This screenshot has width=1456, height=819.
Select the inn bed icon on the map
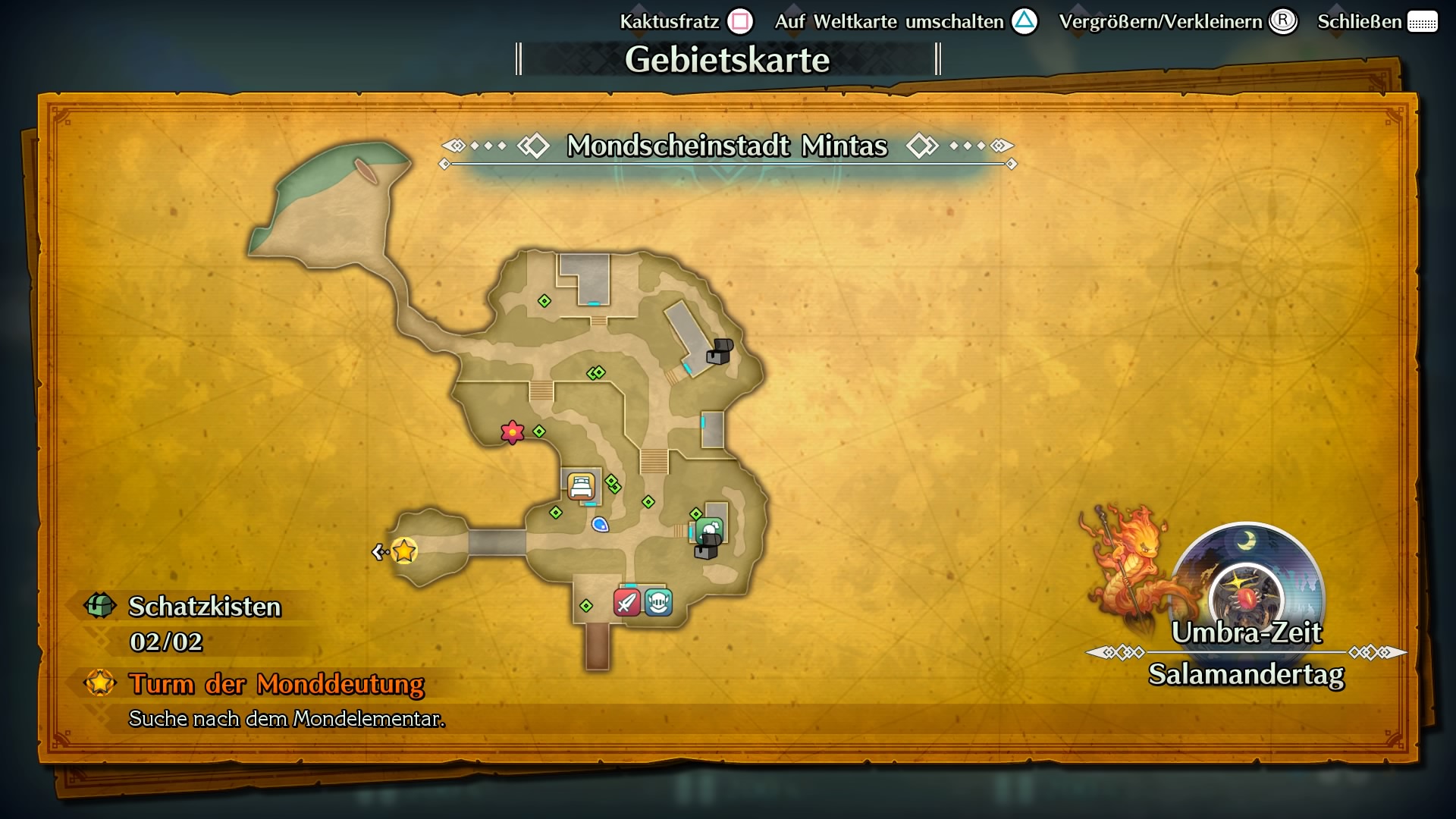tap(581, 487)
